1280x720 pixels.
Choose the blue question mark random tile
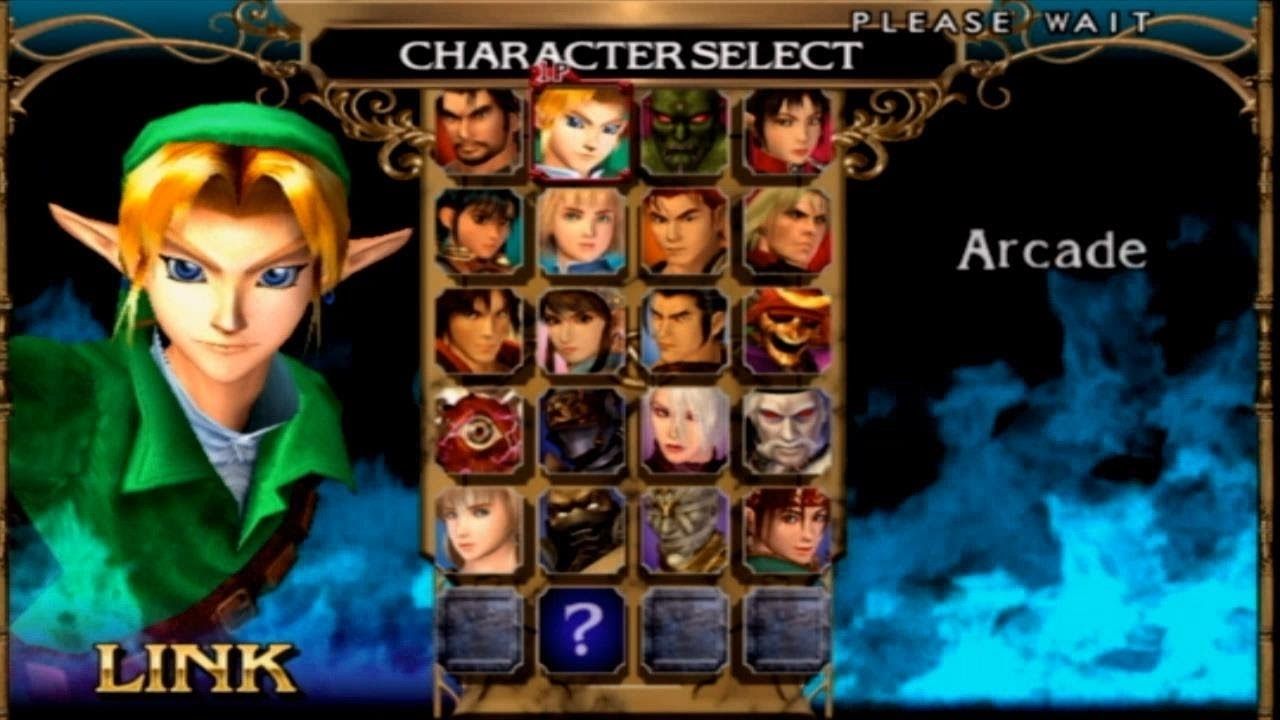point(582,630)
